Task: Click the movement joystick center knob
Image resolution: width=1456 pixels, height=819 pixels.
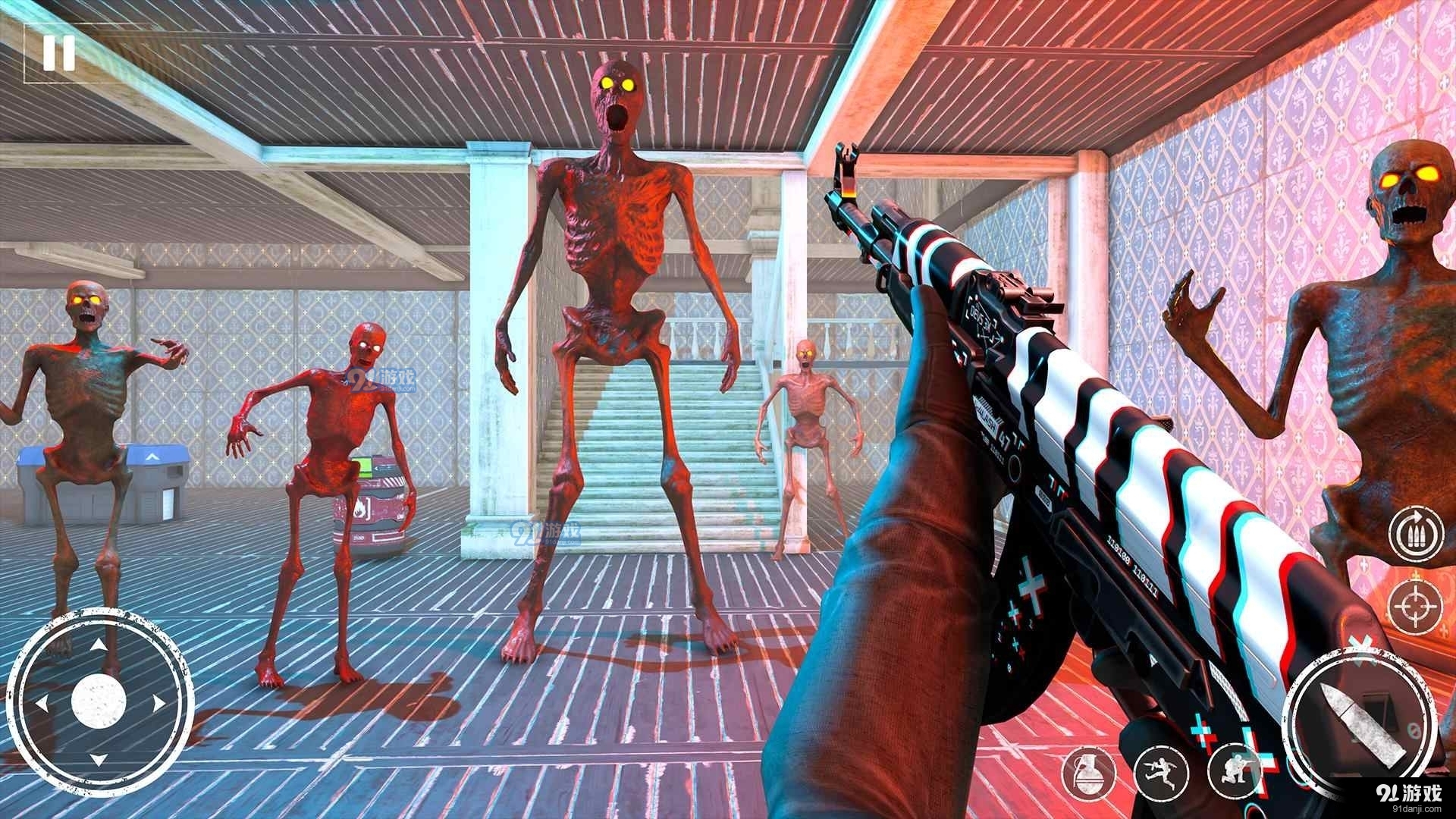Action: coord(99,701)
